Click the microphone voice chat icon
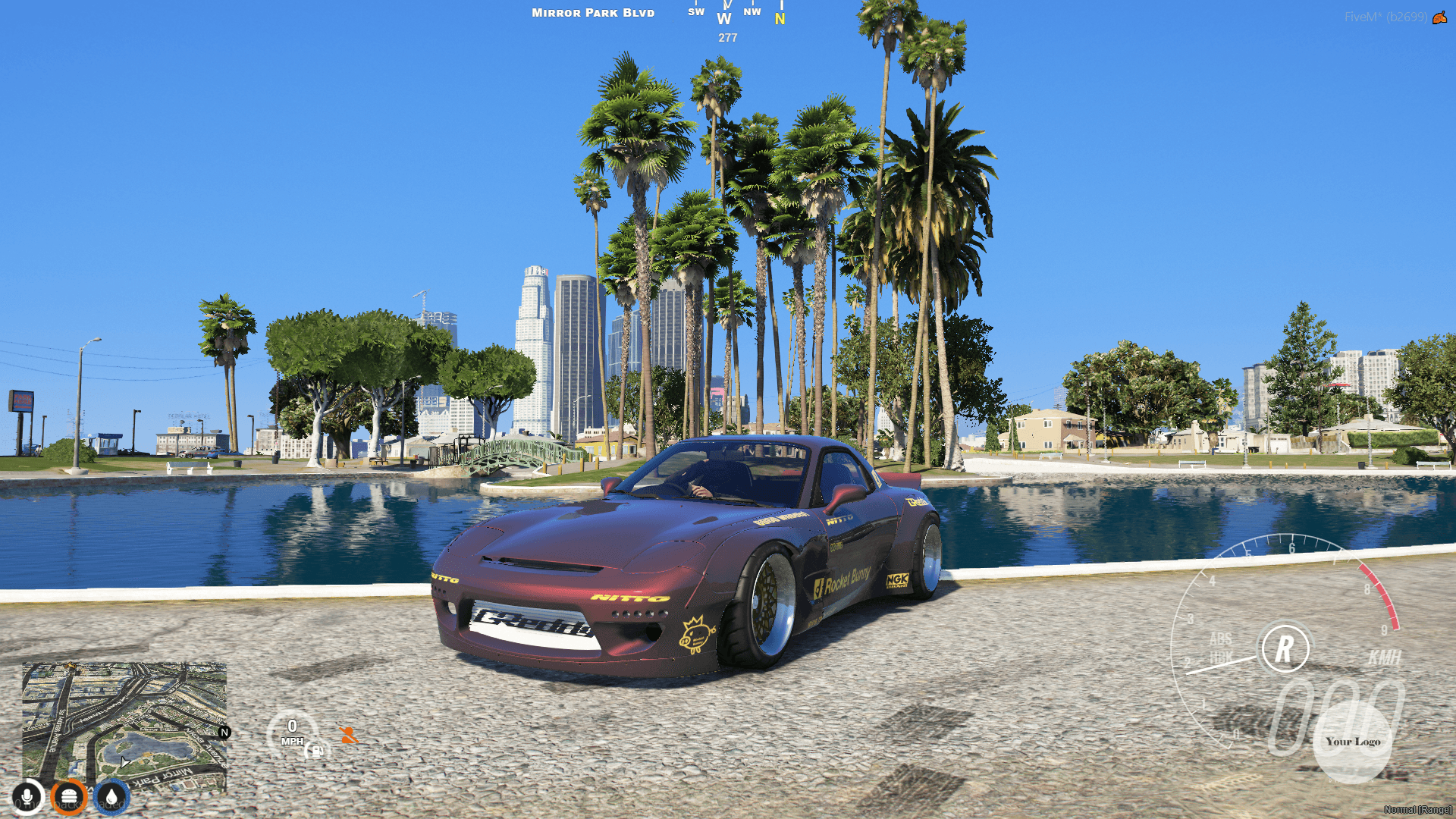 coord(25,799)
